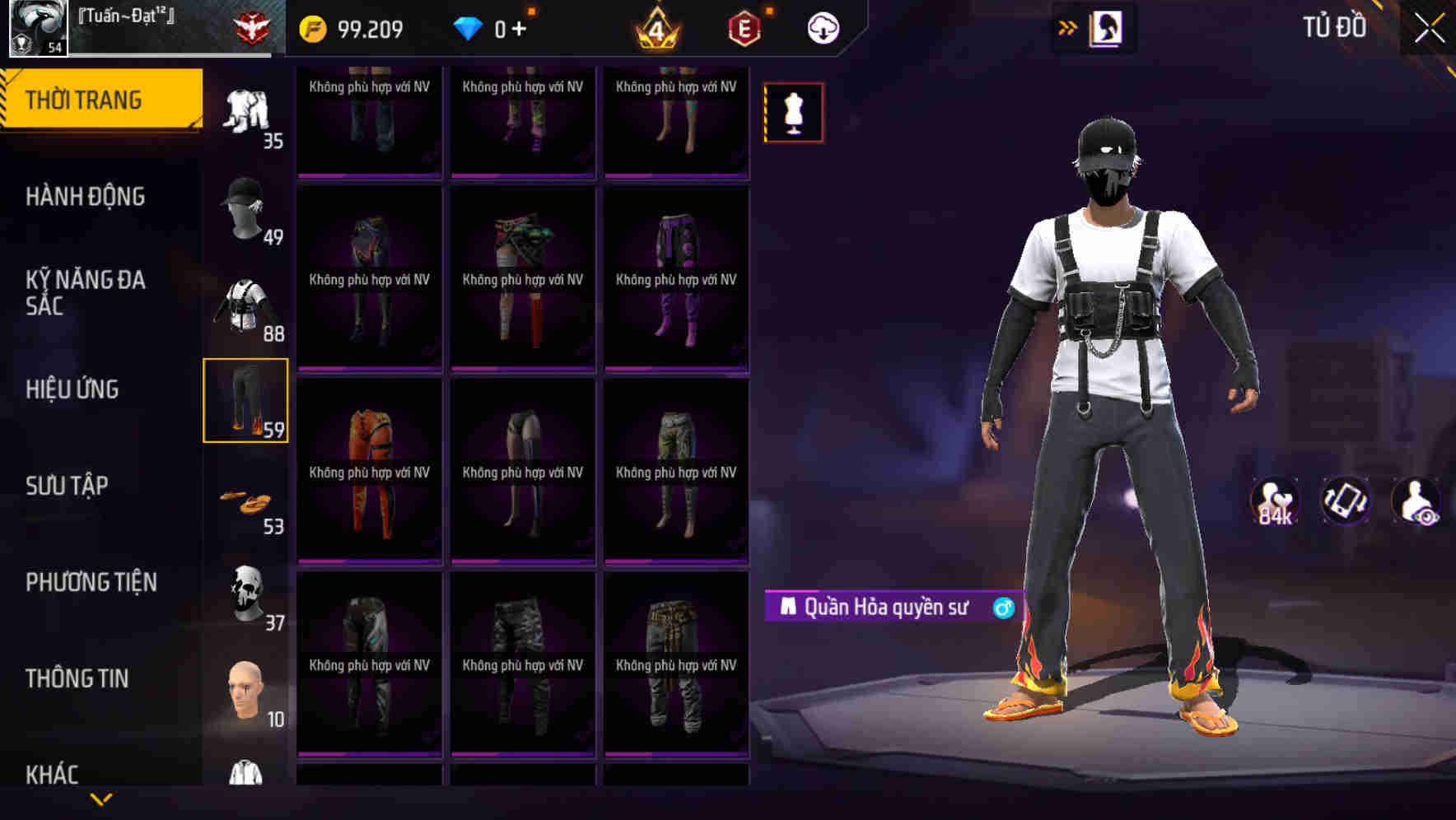Open THÔNG TIN in the sidebar
The height and width of the screenshot is (820, 1456).
pyautogui.click(x=78, y=678)
